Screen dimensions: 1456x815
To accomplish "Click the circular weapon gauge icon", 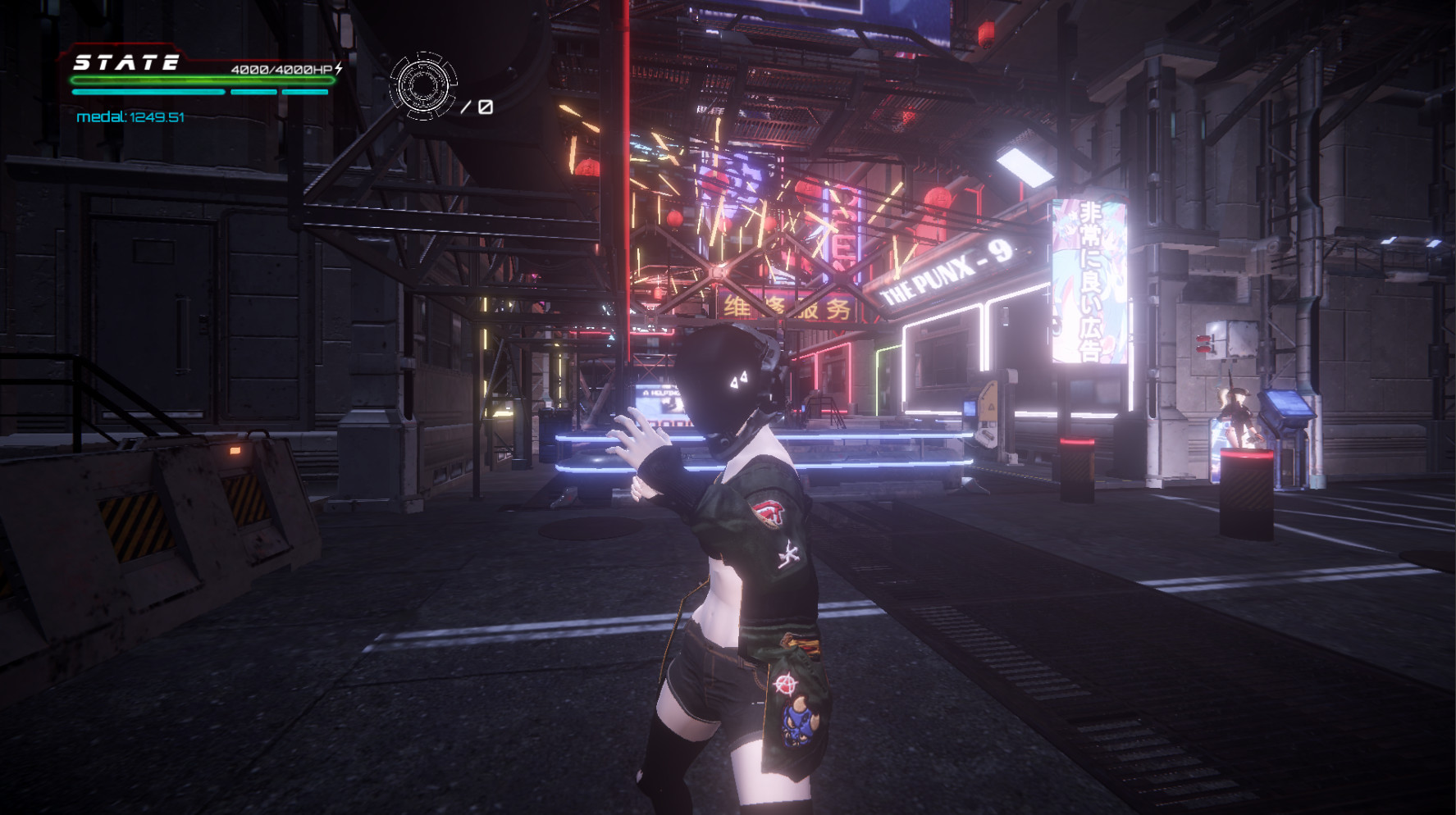I will point(423,85).
